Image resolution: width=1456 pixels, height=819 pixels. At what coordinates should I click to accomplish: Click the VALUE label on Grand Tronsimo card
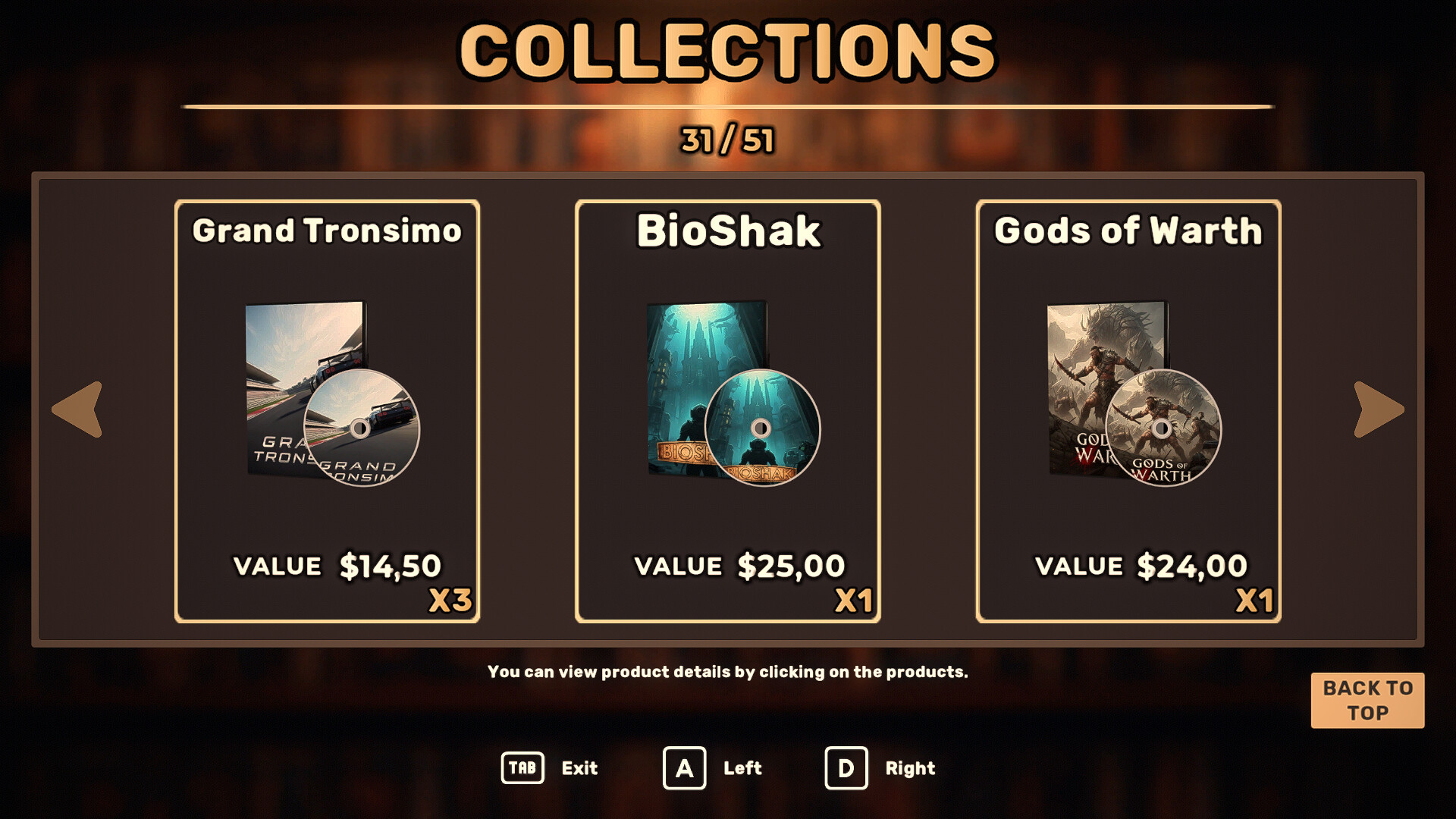pos(278,566)
